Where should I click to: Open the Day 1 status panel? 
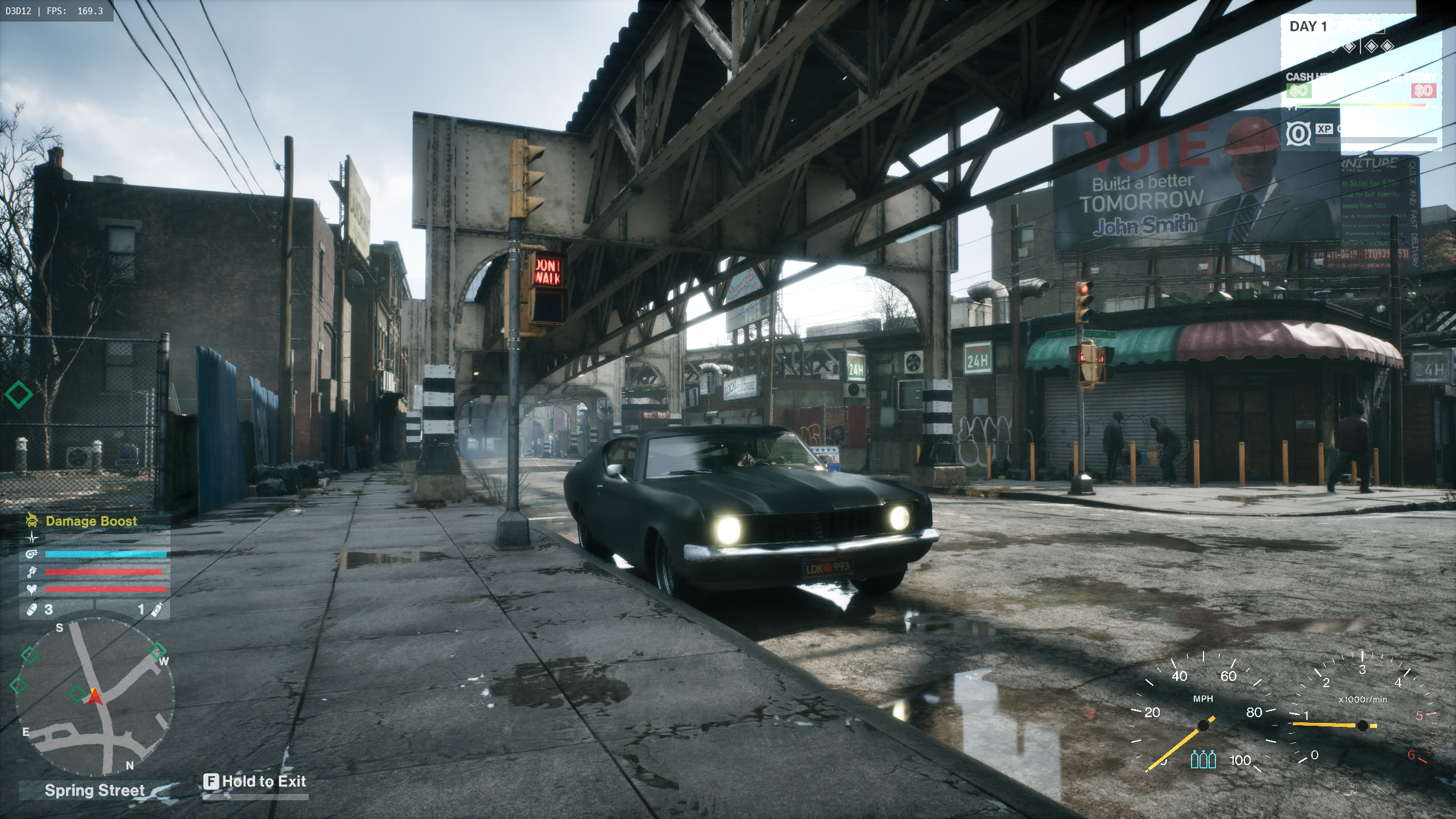click(1308, 27)
